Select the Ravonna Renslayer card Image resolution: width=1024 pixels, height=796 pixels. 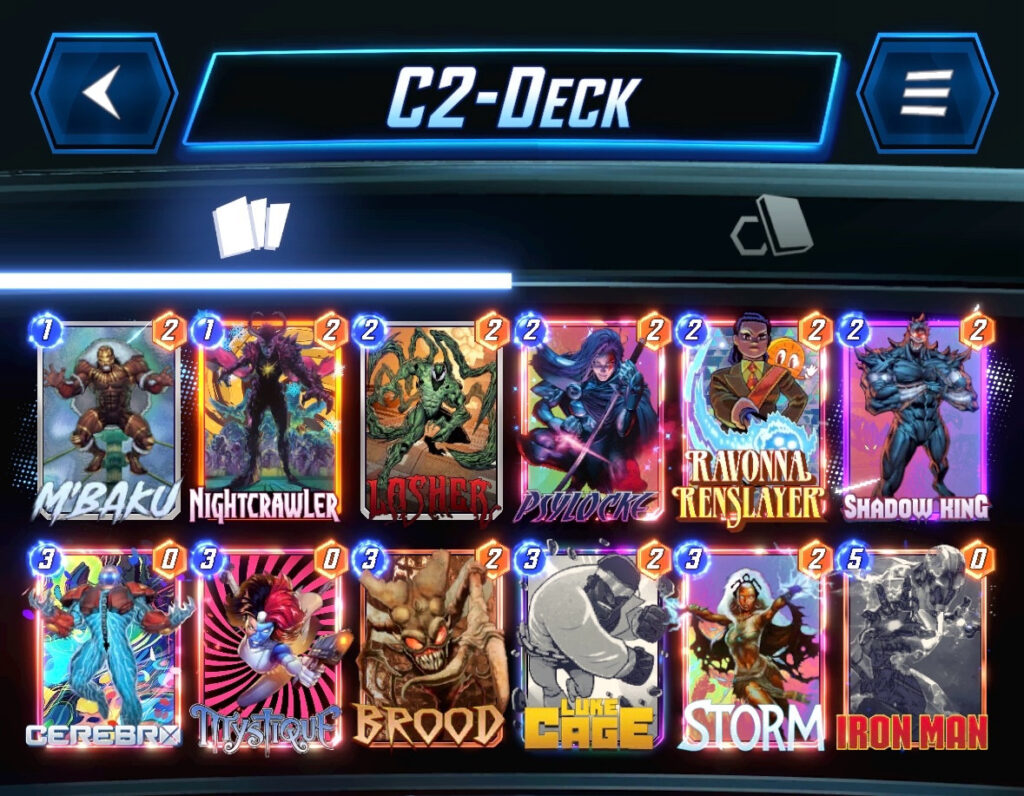click(x=753, y=420)
